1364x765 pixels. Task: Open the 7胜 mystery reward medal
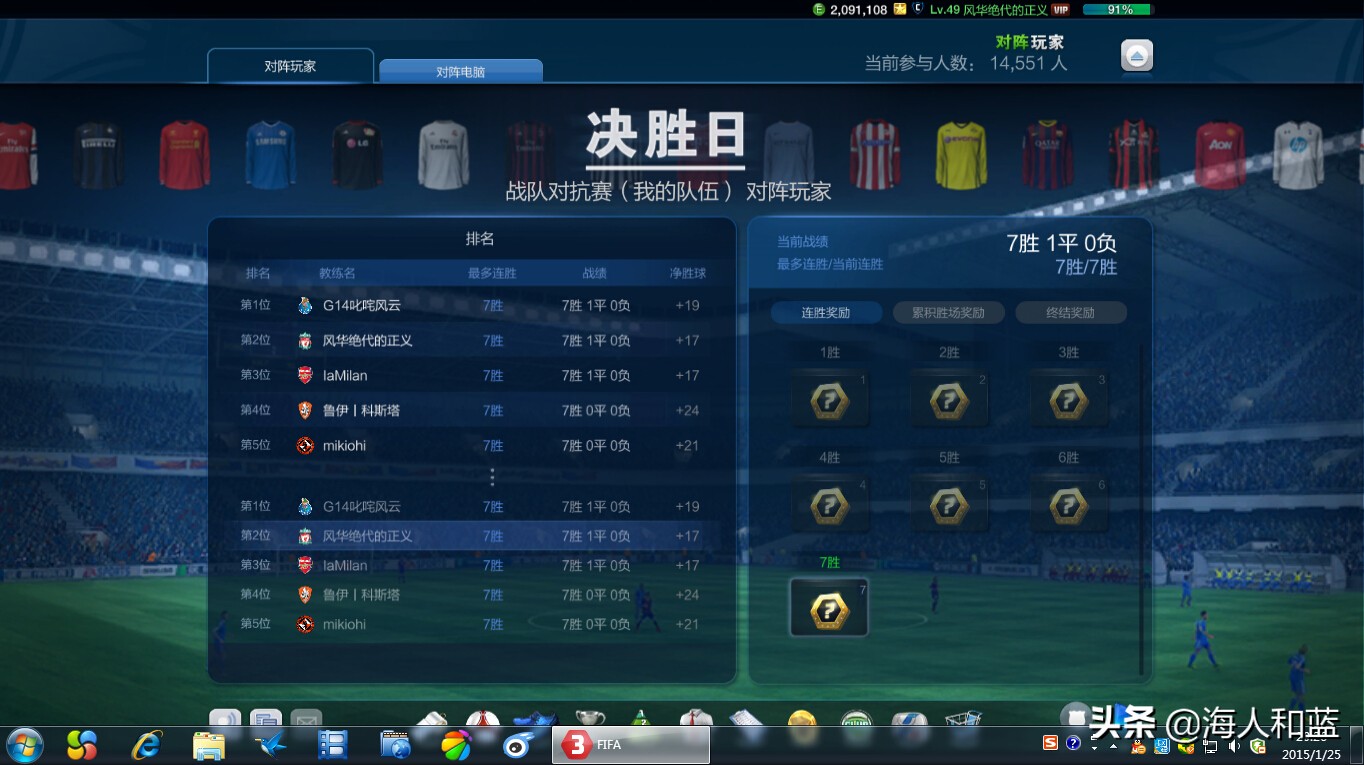click(829, 605)
